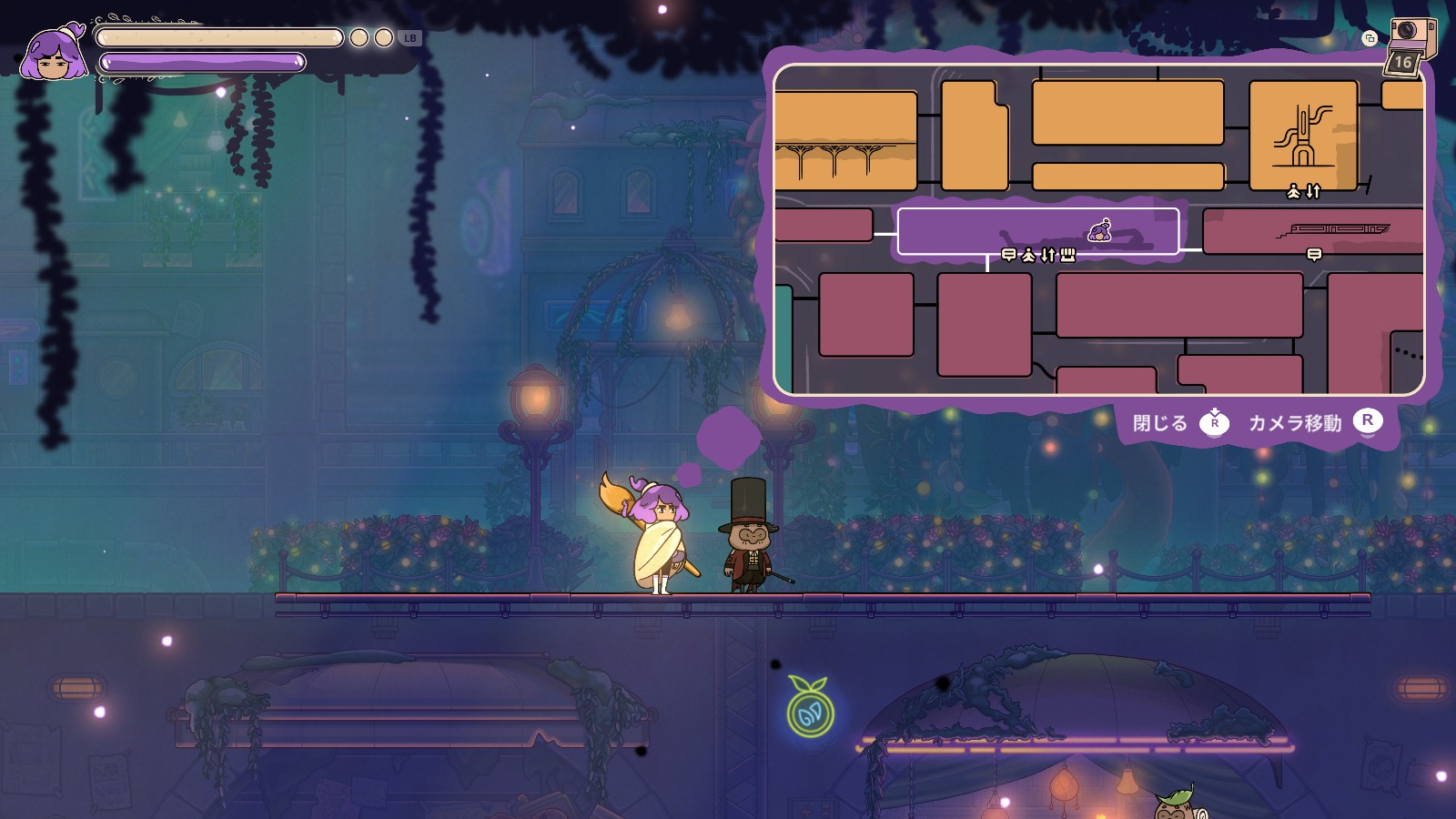Select the teal room at the map's edge
Viewport: 1456px width, 819px height.
click(783, 339)
